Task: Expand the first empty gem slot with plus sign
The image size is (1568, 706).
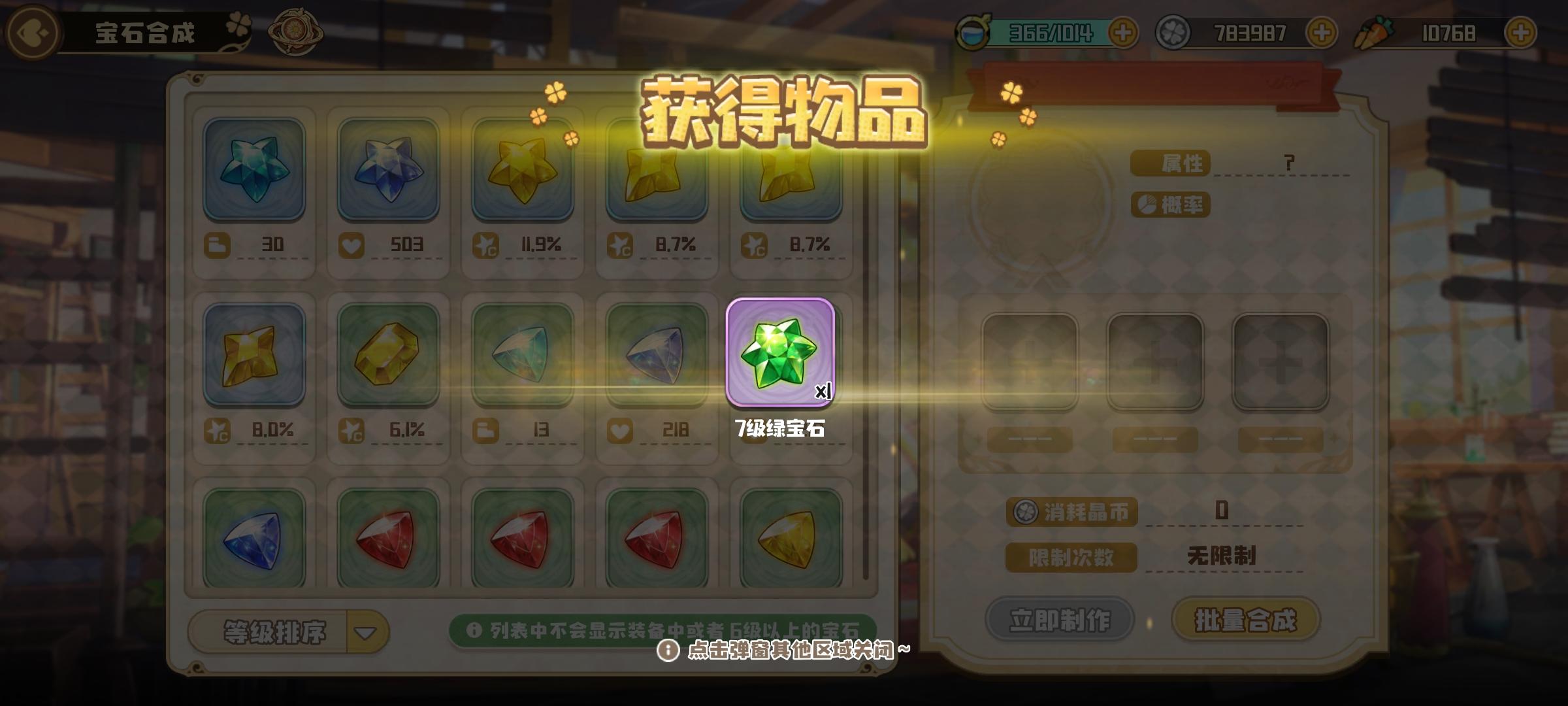Action: [1031, 361]
